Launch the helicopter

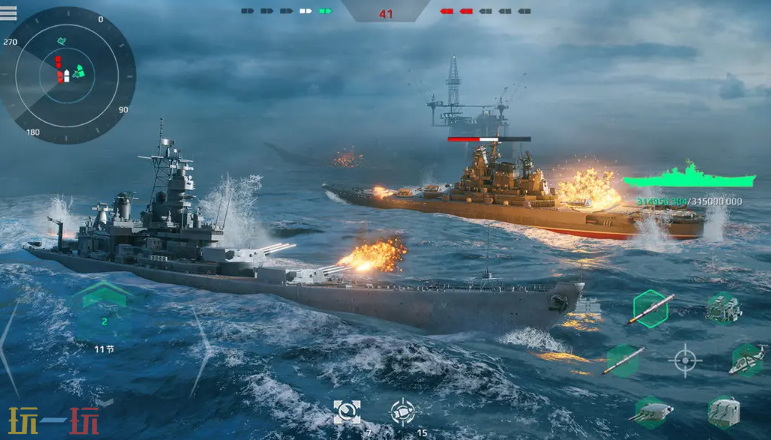[746, 359]
